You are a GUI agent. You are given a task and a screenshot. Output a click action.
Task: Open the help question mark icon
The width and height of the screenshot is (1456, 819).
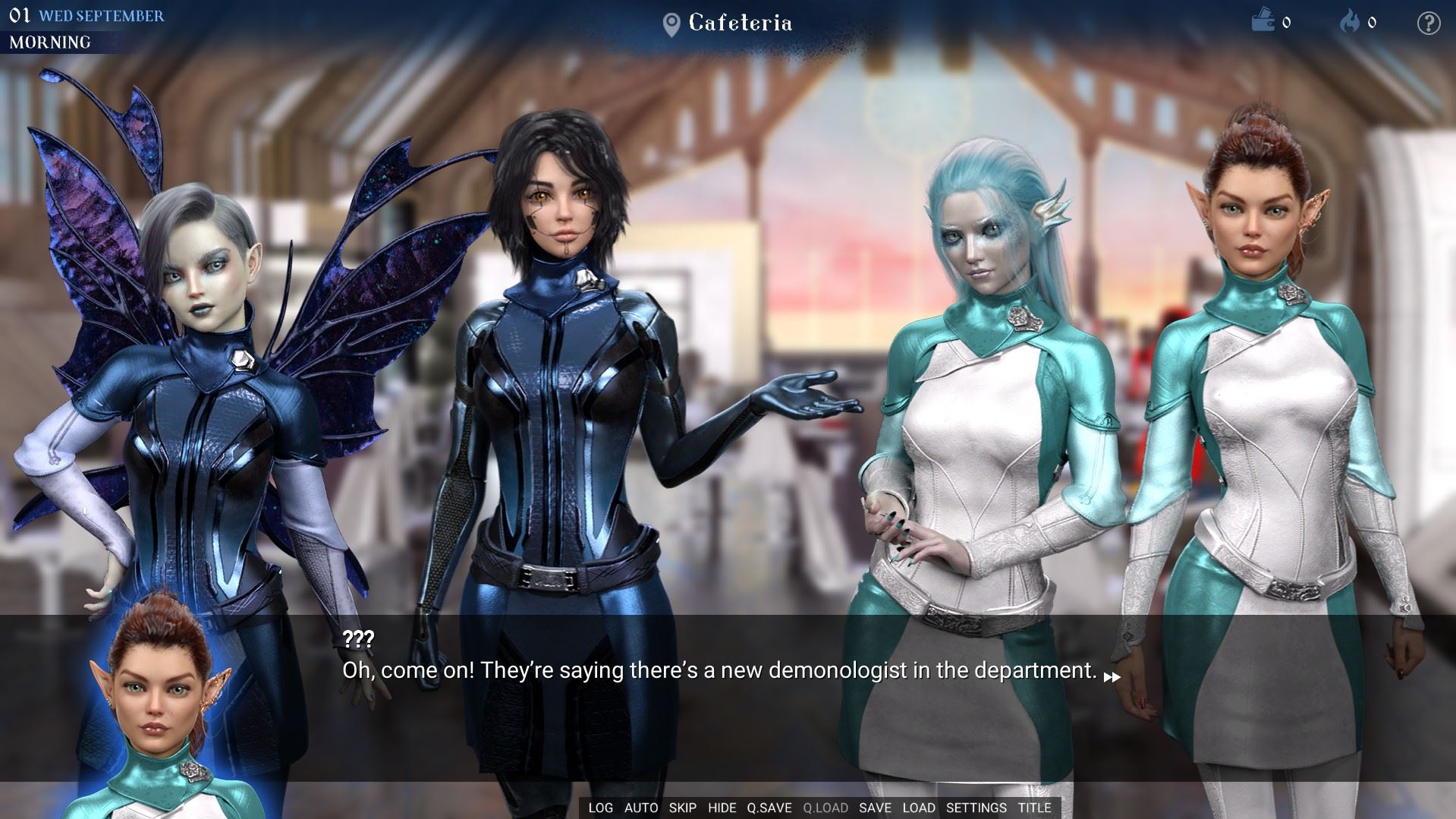coord(1428,24)
